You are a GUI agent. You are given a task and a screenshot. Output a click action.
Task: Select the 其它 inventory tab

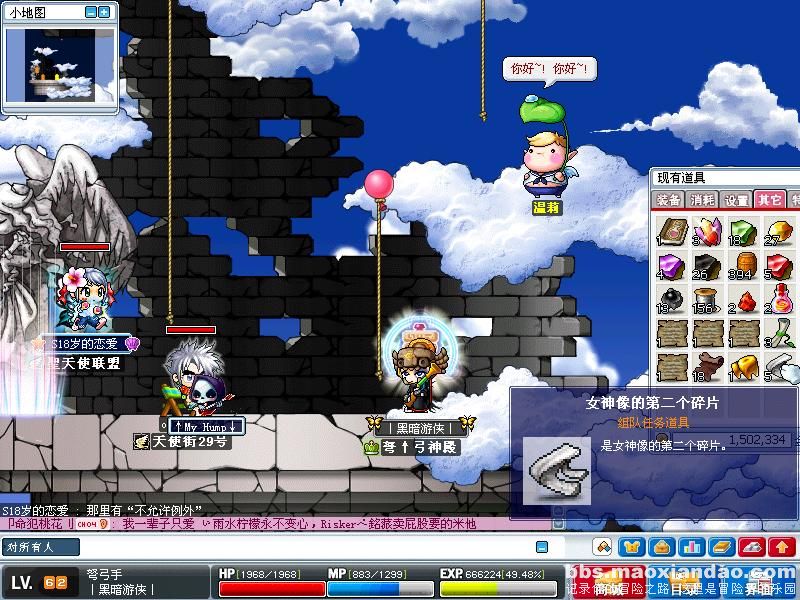(x=769, y=200)
